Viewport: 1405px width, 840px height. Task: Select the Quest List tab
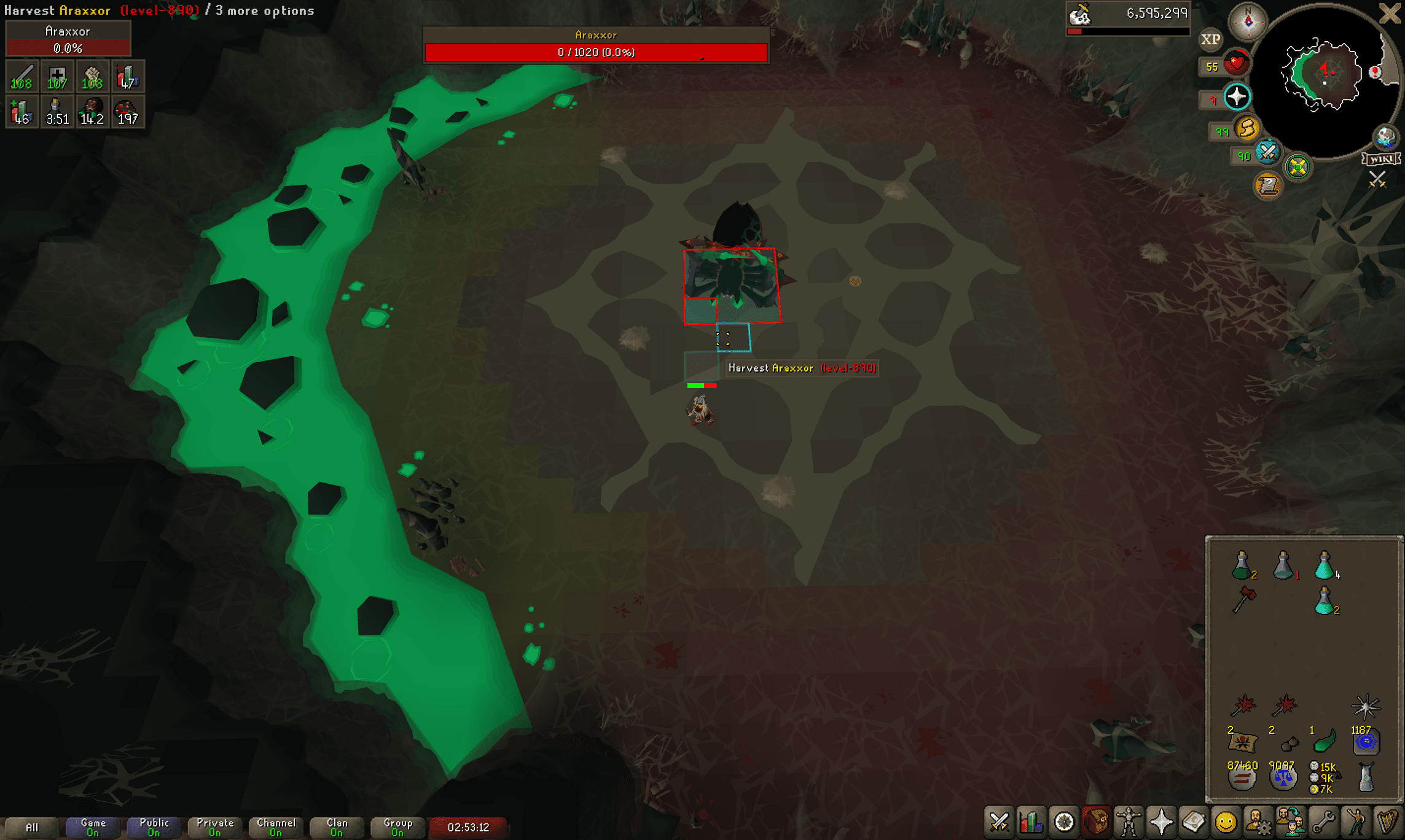point(1064,823)
